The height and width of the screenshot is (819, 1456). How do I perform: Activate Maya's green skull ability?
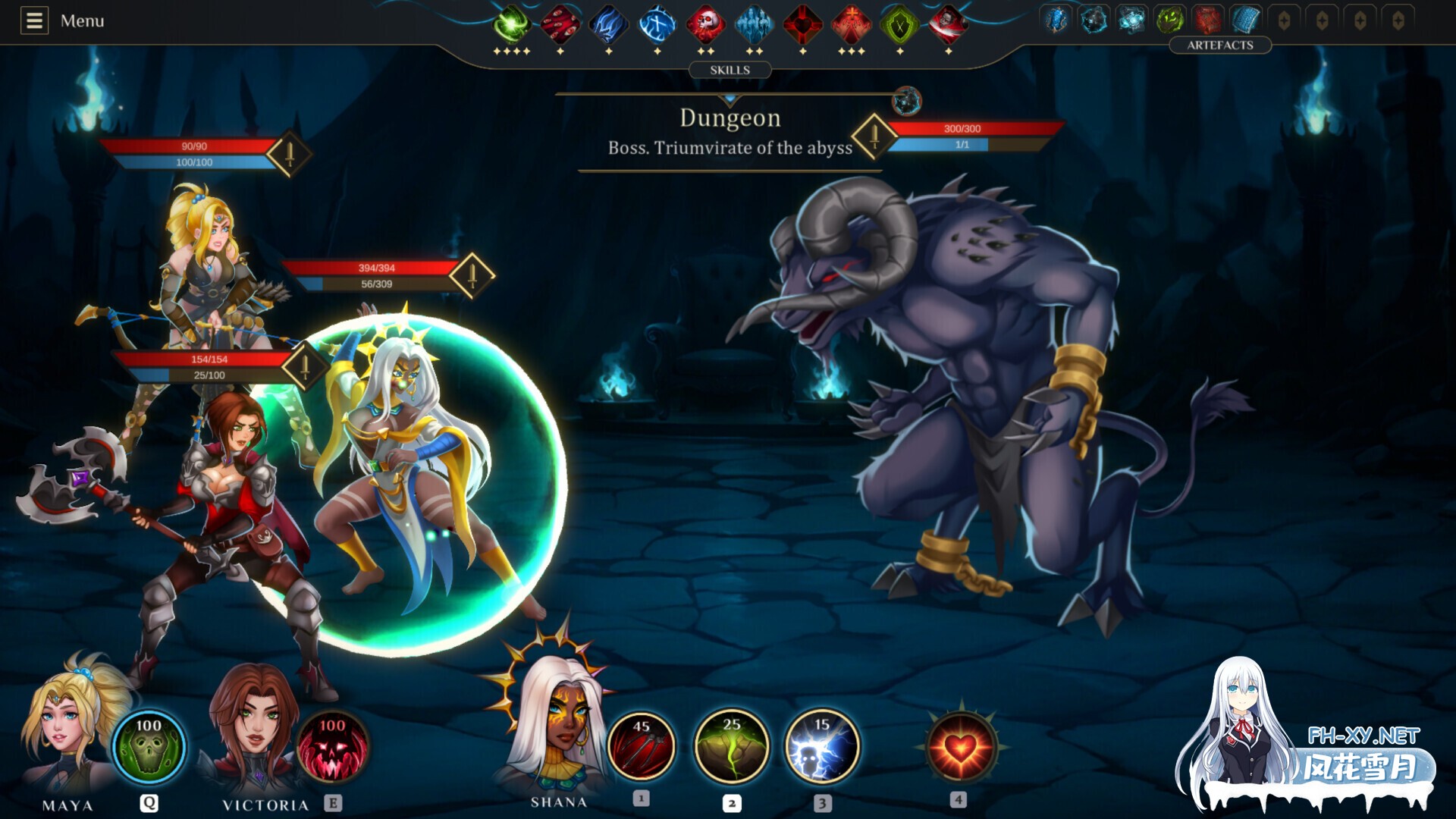[149, 746]
